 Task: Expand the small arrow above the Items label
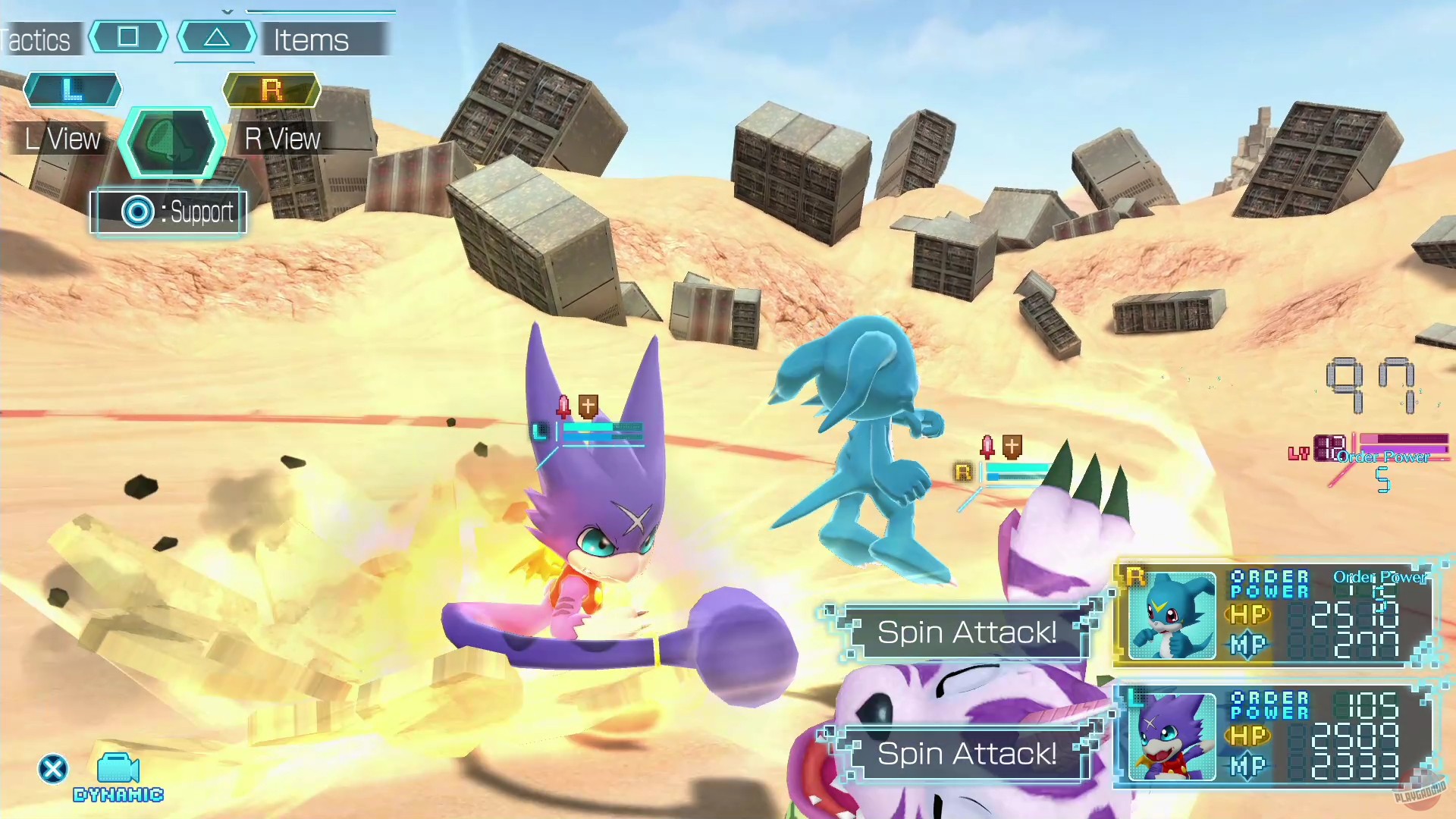tap(227, 12)
